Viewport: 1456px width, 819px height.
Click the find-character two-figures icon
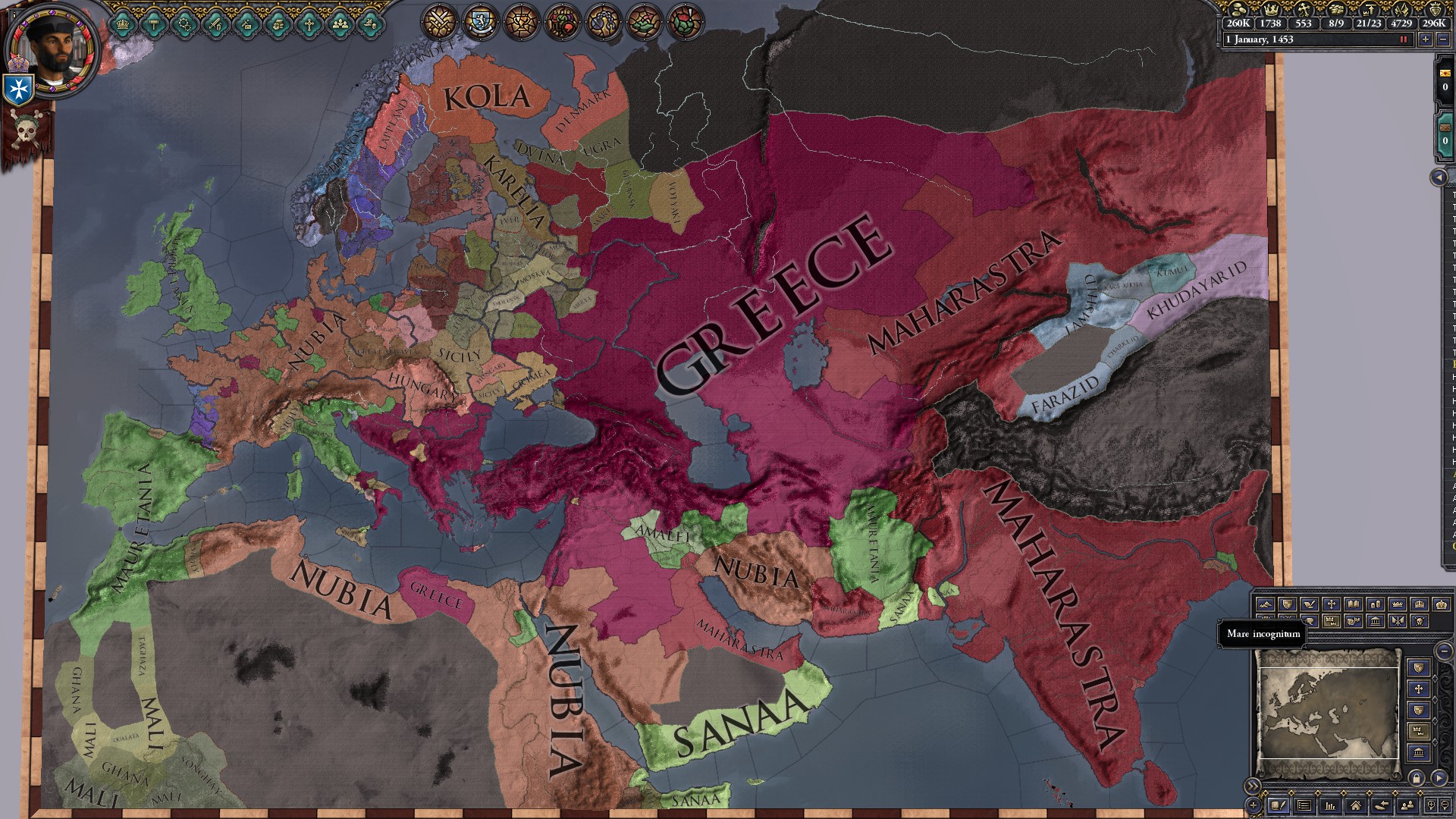pos(1408,805)
